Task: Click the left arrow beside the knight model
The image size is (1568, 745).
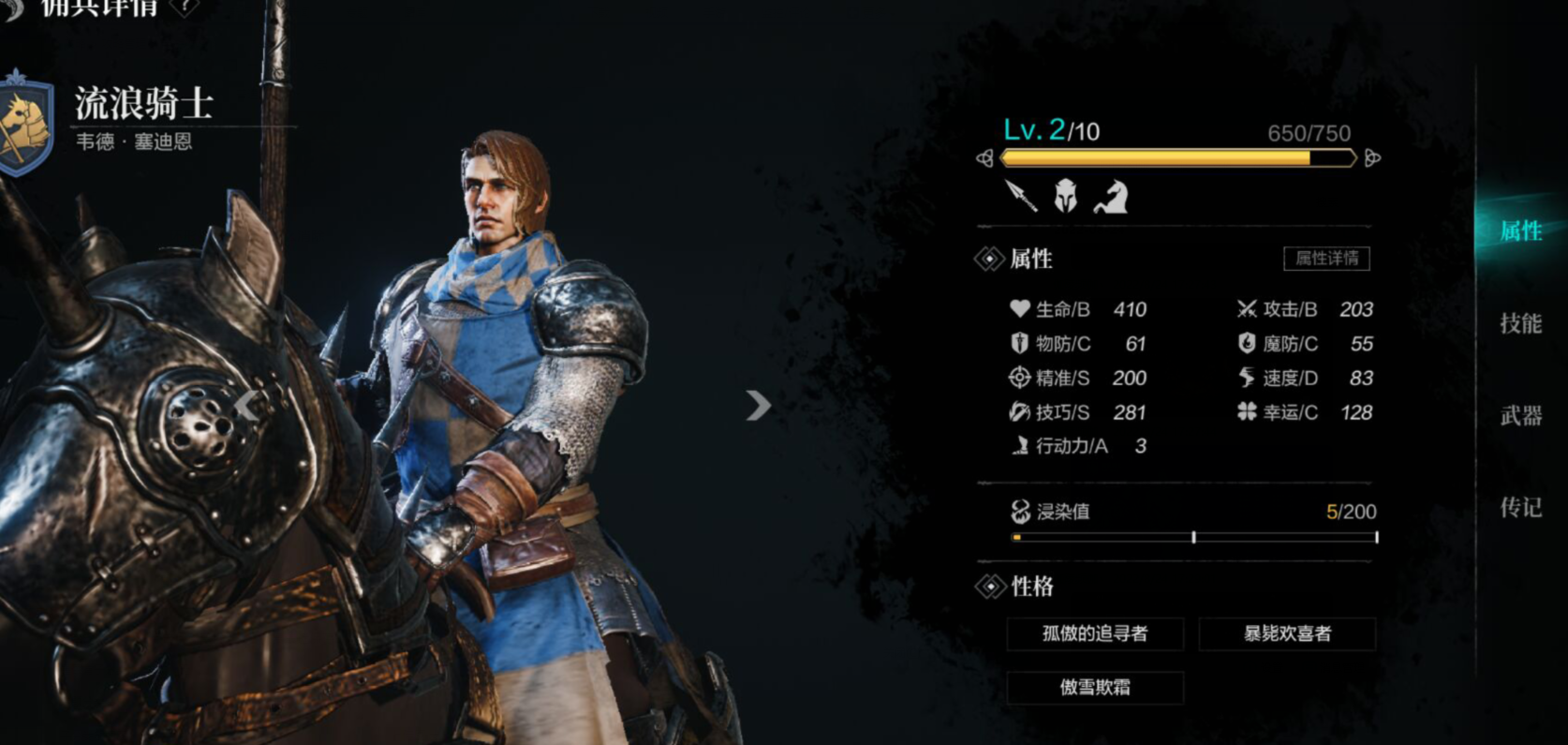Action: pyautogui.click(x=245, y=406)
